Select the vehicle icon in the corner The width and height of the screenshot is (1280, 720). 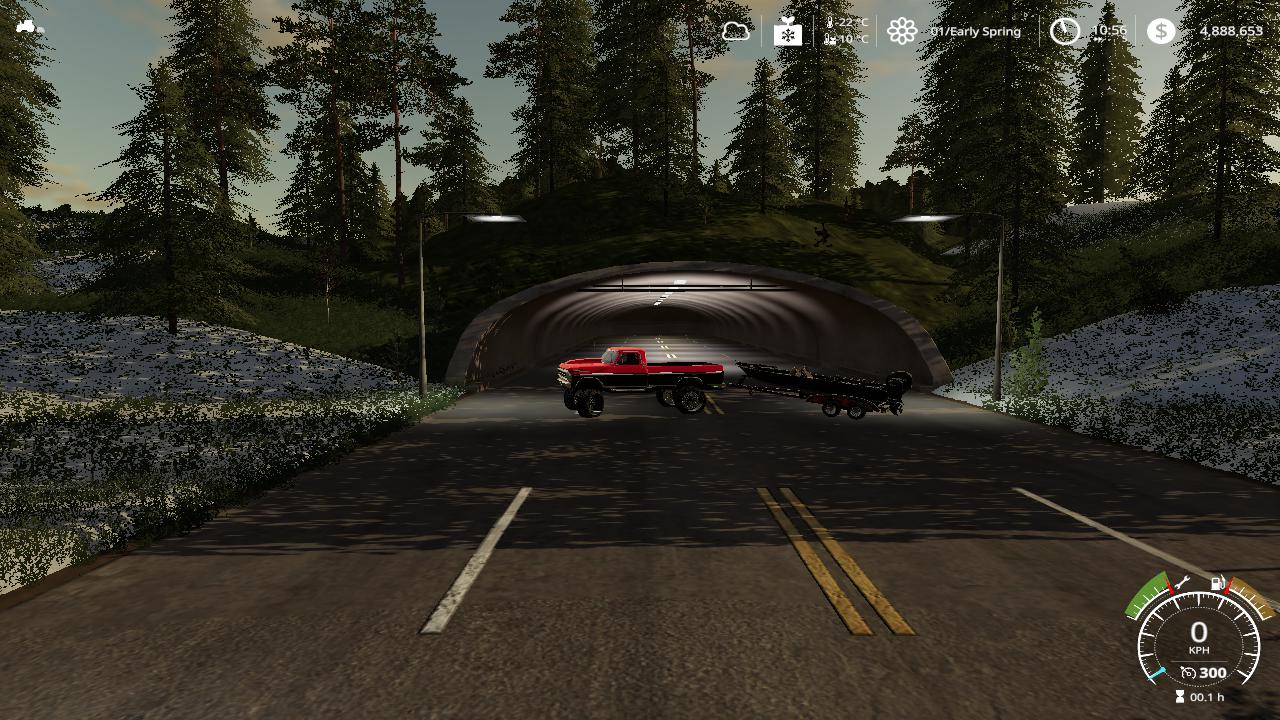click(30, 26)
